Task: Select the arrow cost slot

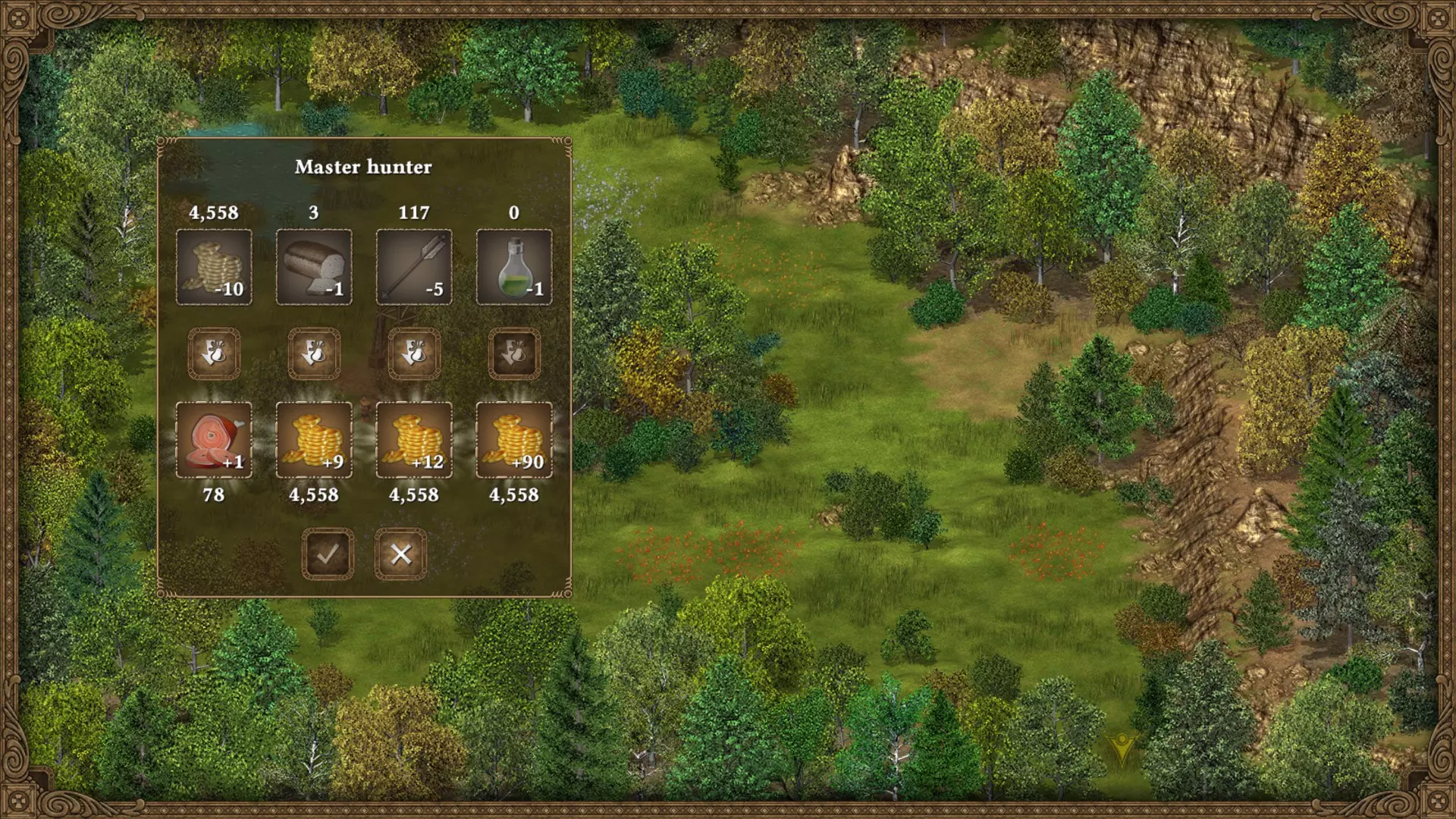Action: pyautogui.click(x=414, y=267)
